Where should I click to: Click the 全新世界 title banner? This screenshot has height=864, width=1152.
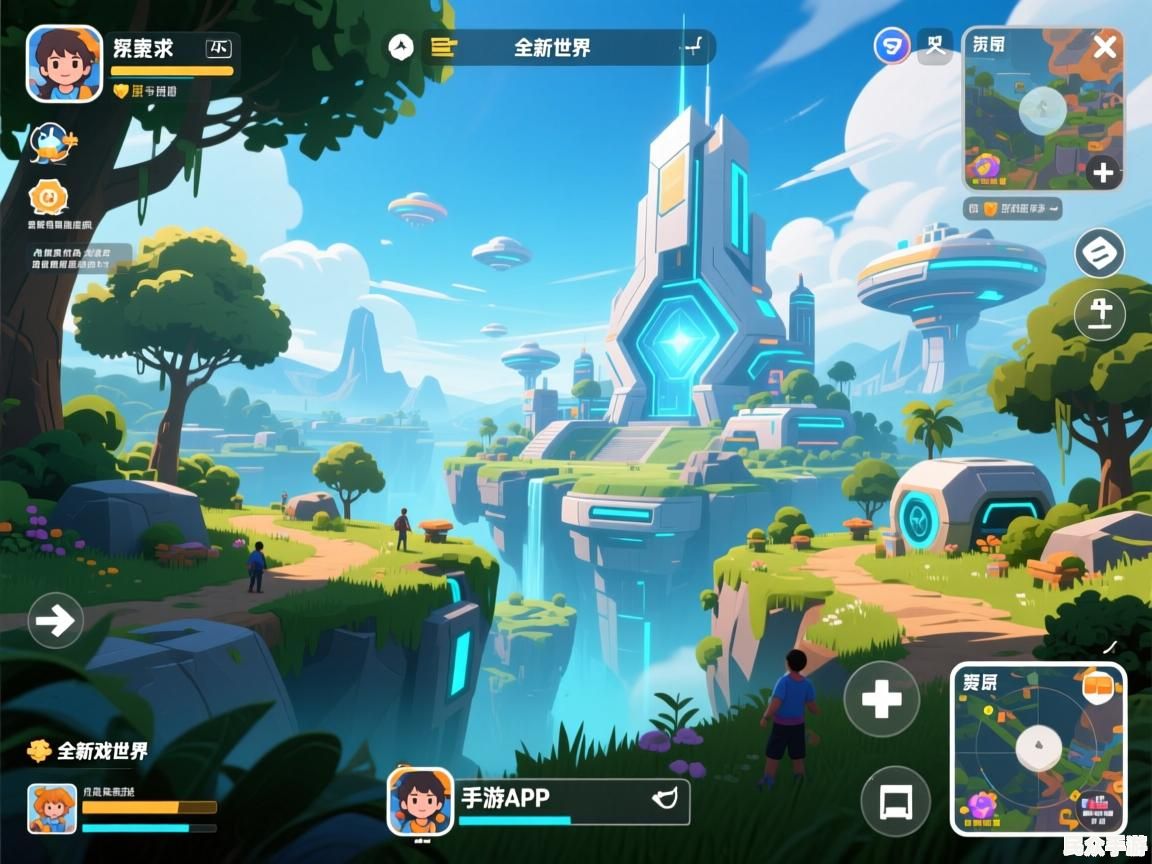[x=552, y=47]
